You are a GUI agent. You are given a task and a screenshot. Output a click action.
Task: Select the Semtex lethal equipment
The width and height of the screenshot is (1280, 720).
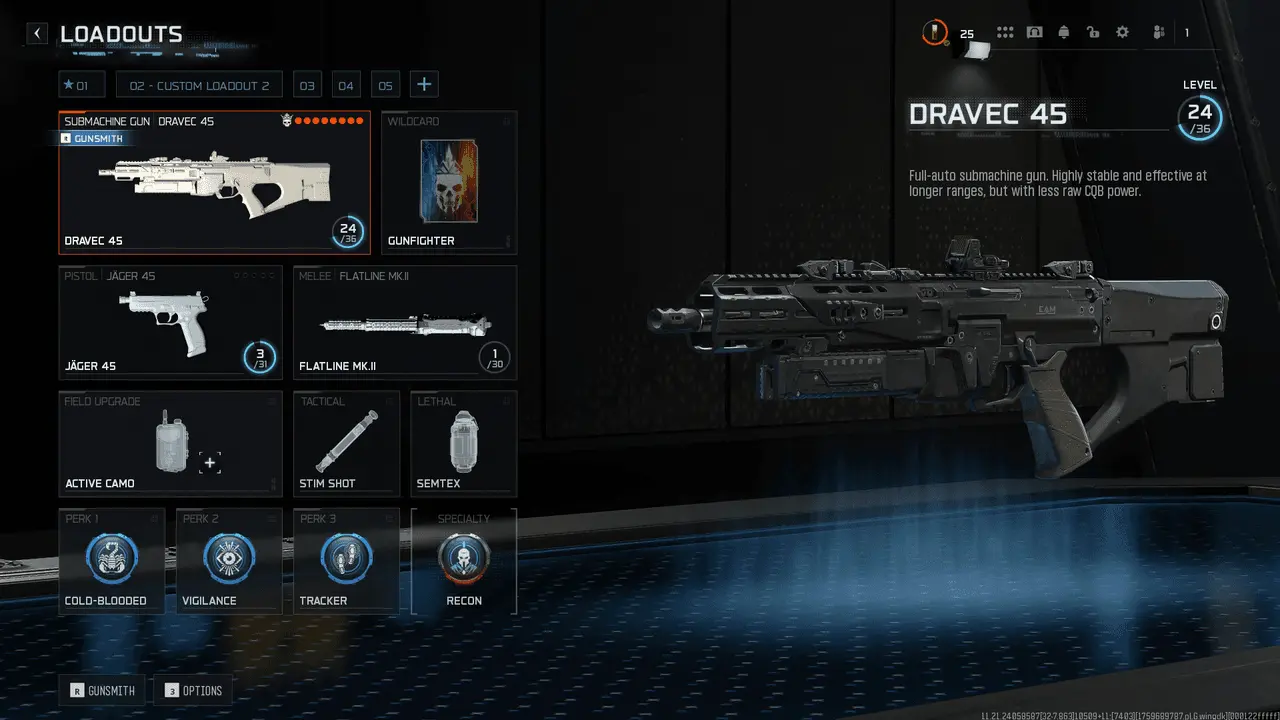(462, 440)
